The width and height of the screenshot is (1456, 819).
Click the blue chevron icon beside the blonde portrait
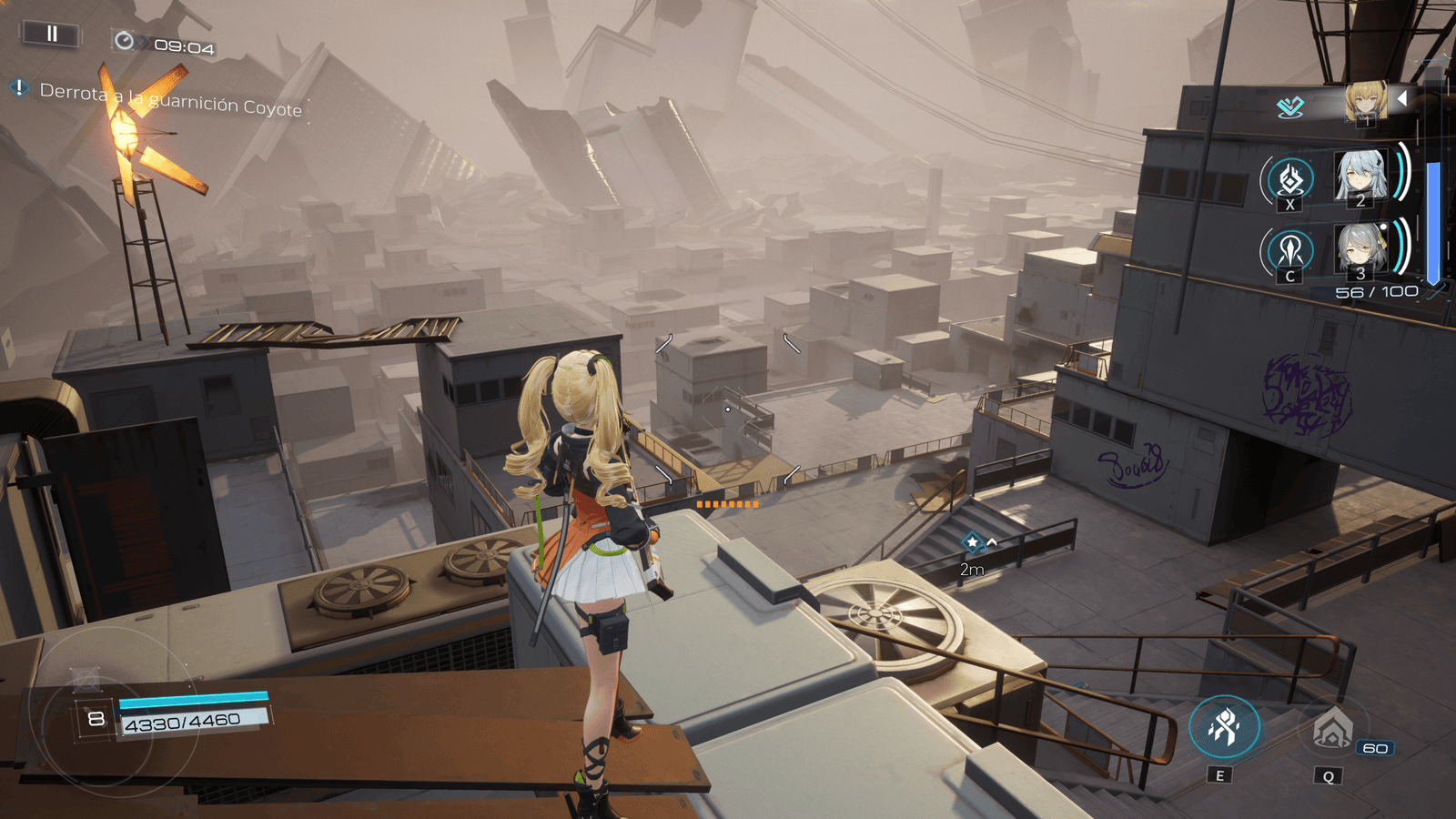tap(1290, 107)
